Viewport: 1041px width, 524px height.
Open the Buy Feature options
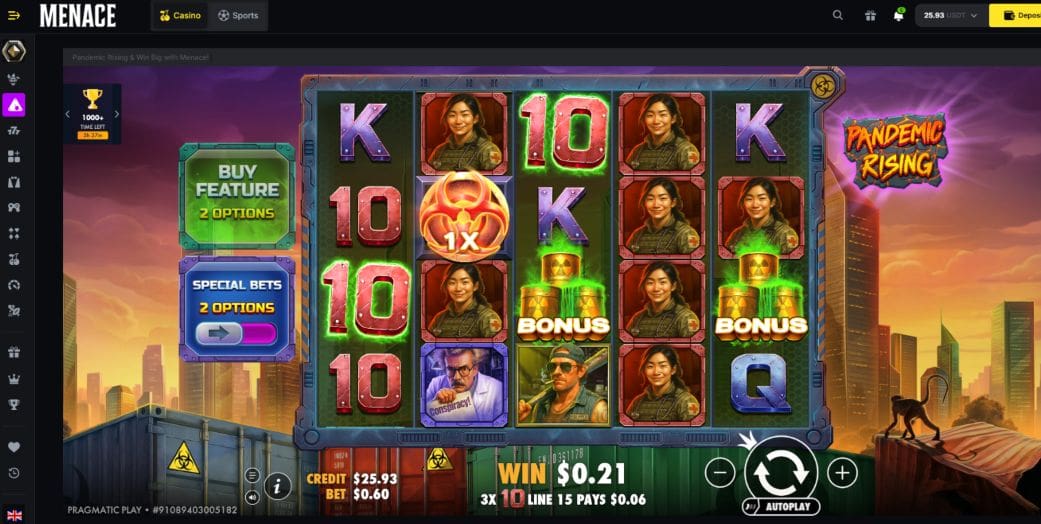(237, 194)
